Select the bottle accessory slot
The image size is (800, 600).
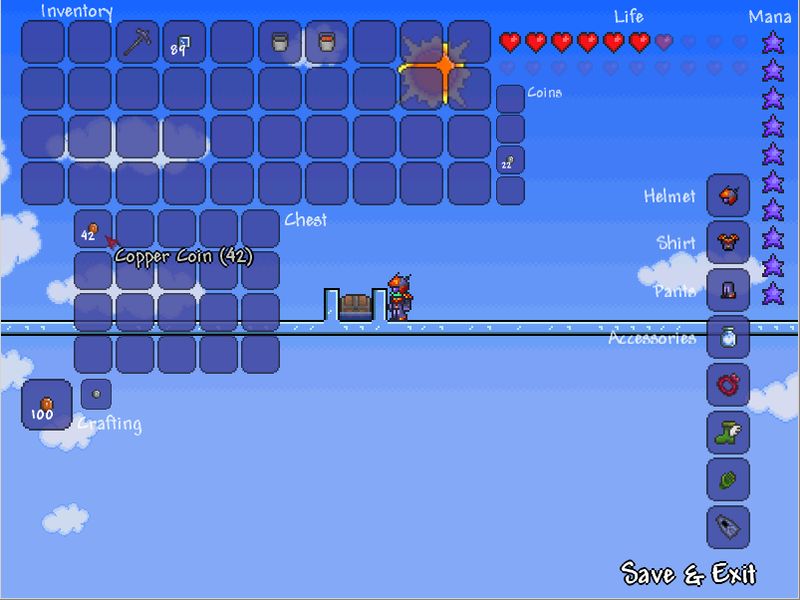pyautogui.click(x=728, y=337)
